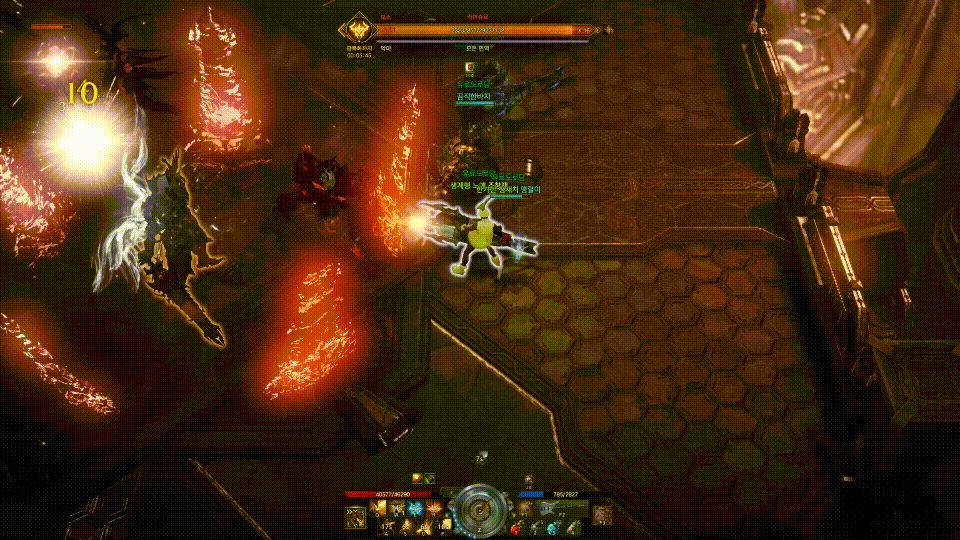Use the W skill on cooldown
Image resolution: width=960 pixels, height=540 pixels.
tap(396, 509)
